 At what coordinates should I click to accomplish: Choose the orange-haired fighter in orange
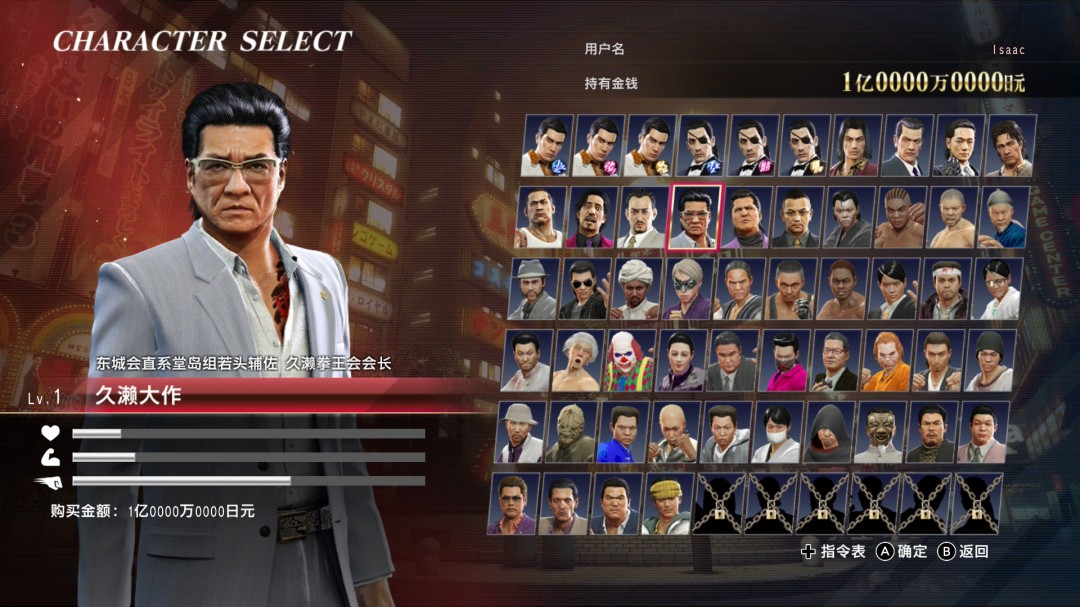click(887, 361)
